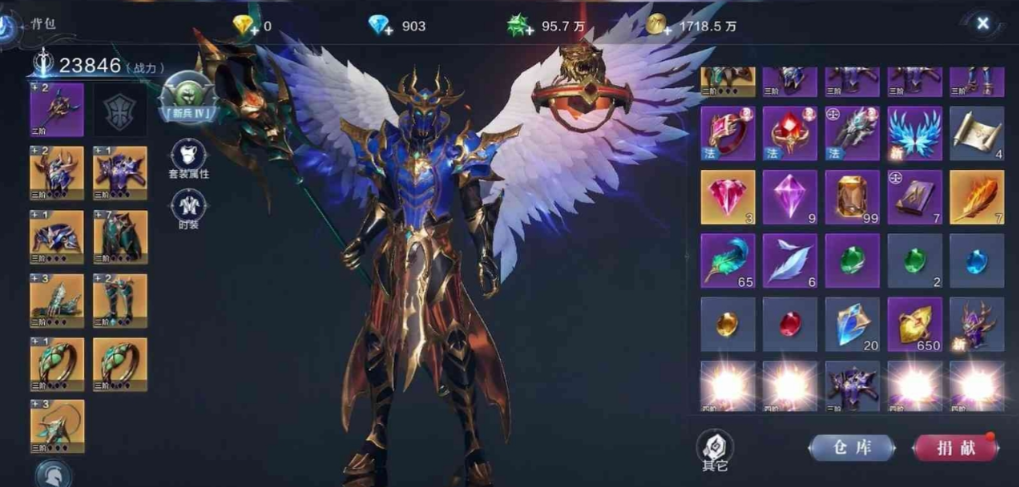
Task: Select the blue wings item in inventory
Action: [914, 133]
